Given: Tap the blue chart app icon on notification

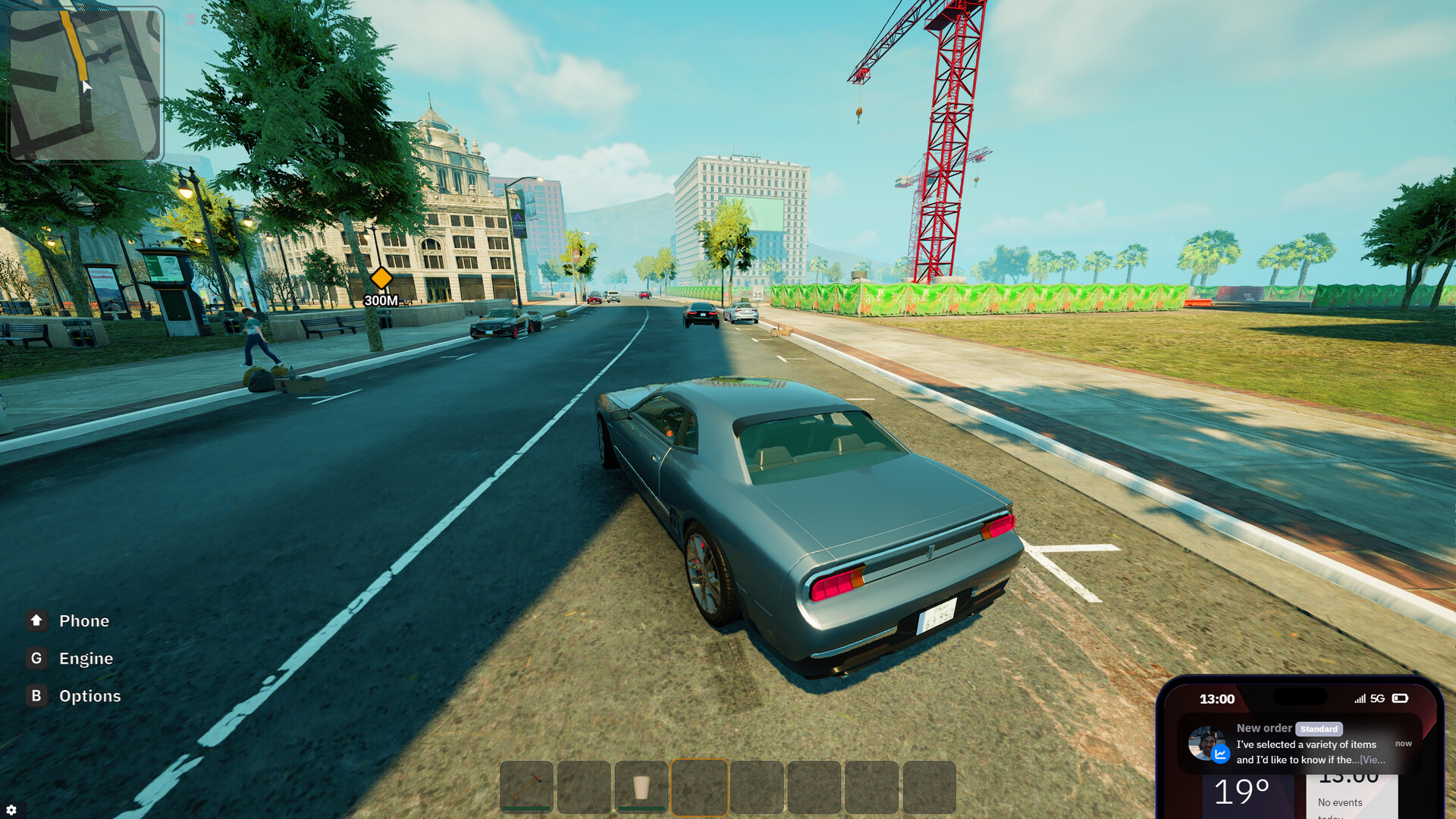Looking at the screenshot, I should (1220, 754).
